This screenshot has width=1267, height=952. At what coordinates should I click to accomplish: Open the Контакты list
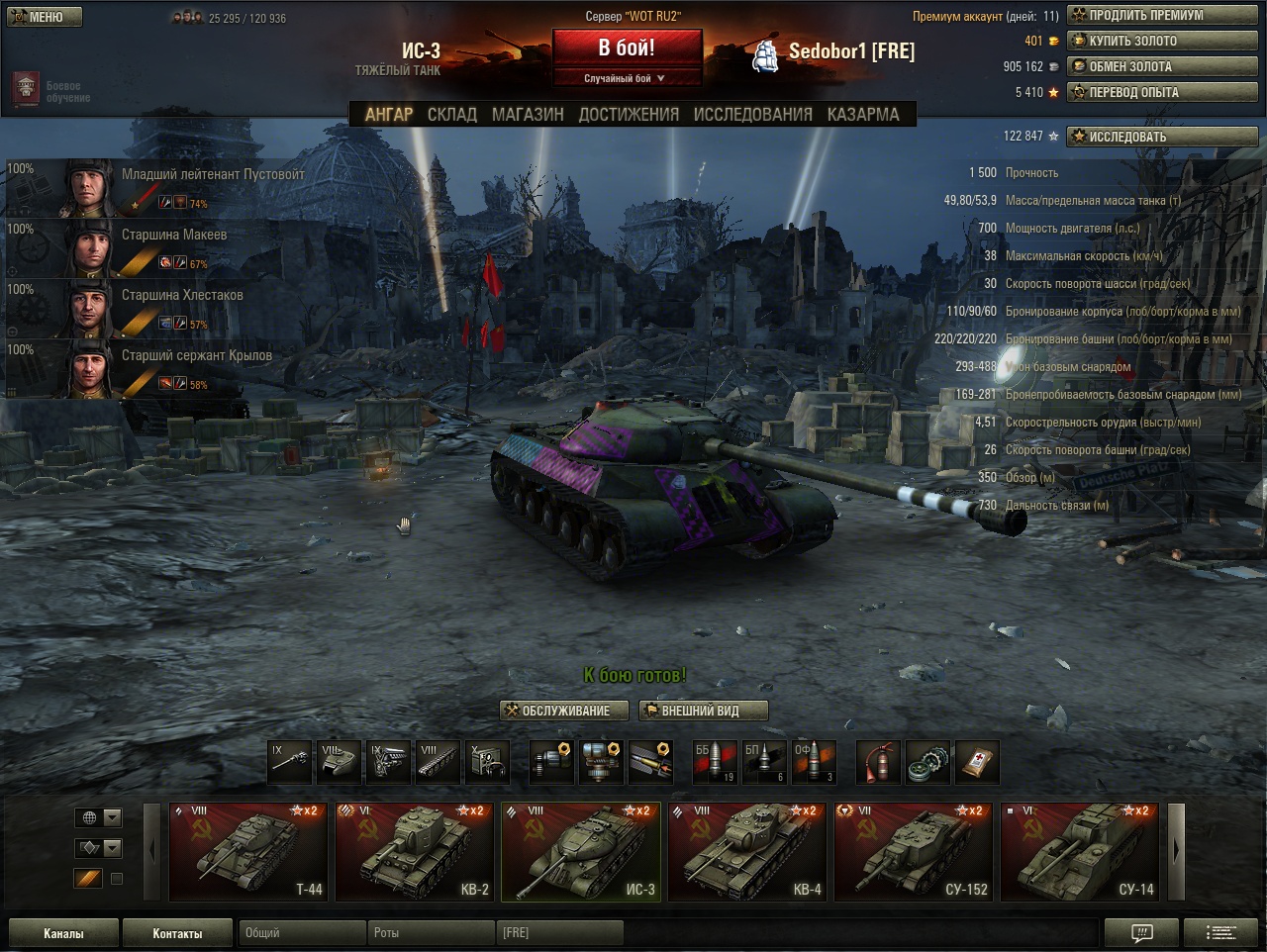coord(177,933)
